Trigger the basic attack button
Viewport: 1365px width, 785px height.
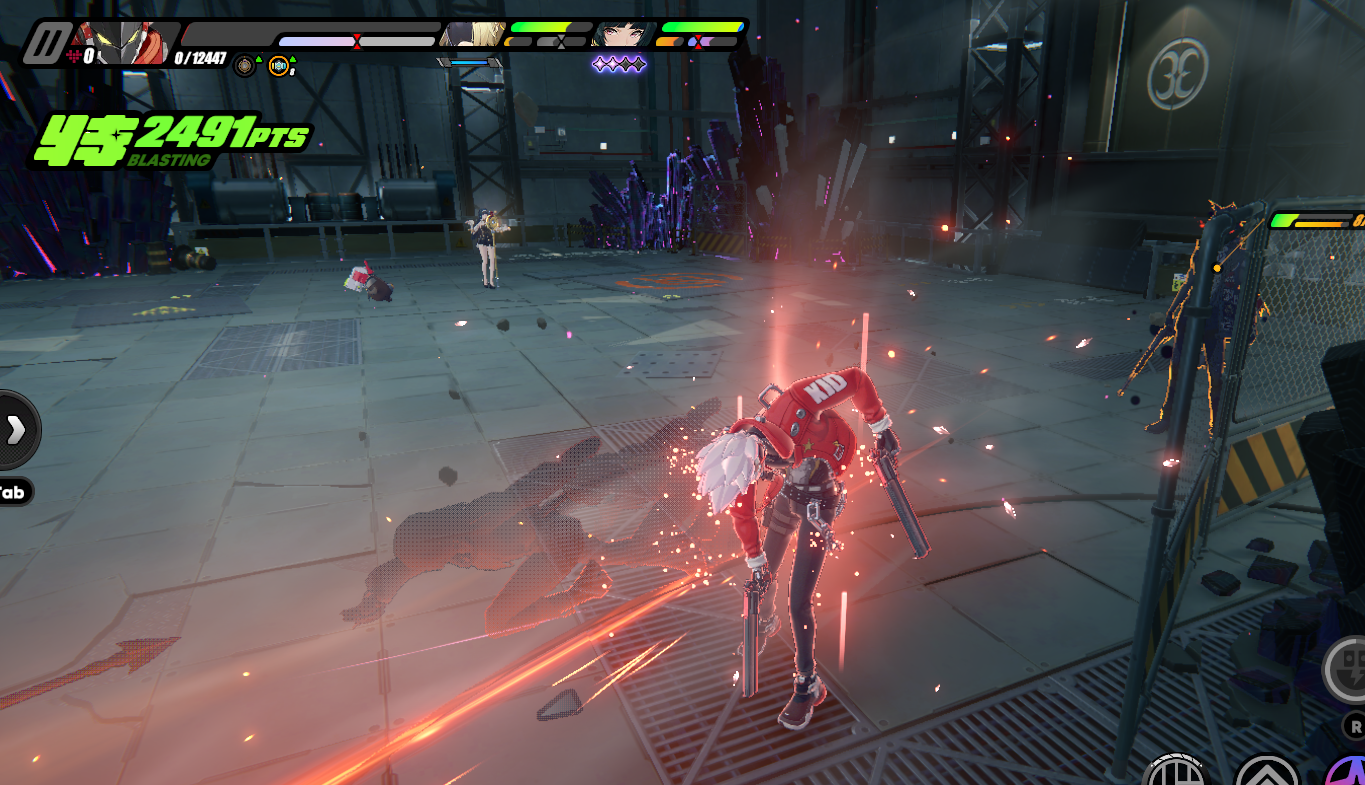tap(1176, 772)
